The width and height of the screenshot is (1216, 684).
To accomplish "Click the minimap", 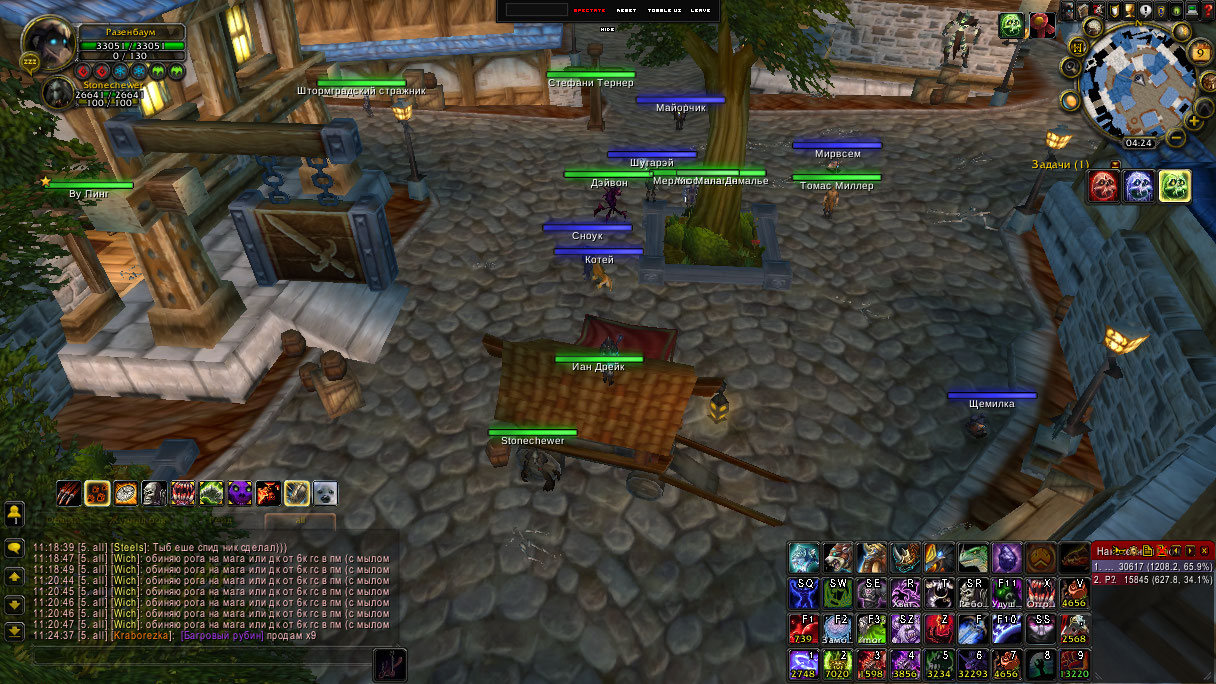I will pos(1137,79).
